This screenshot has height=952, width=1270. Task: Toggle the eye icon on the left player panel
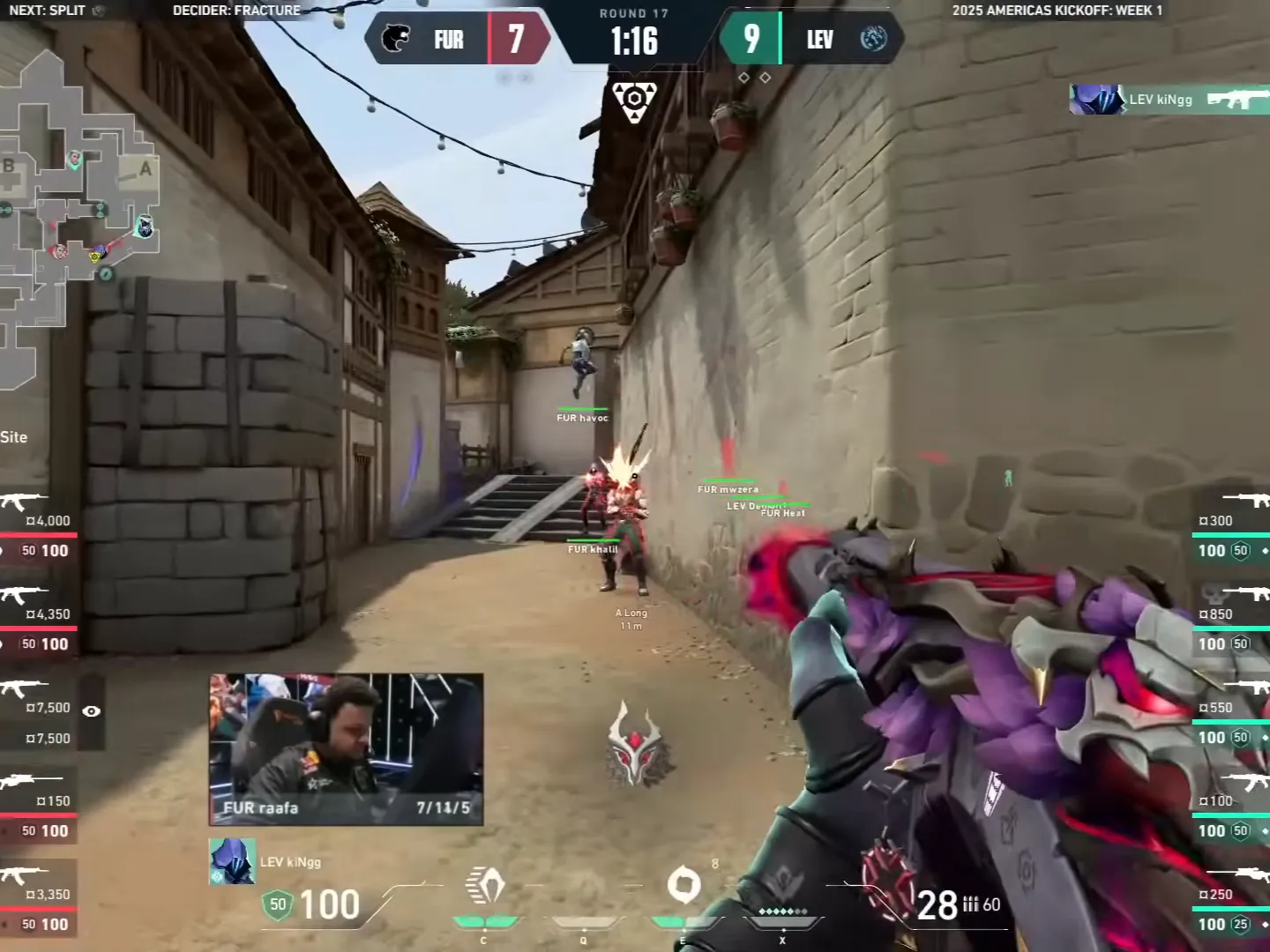tap(91, 711)
